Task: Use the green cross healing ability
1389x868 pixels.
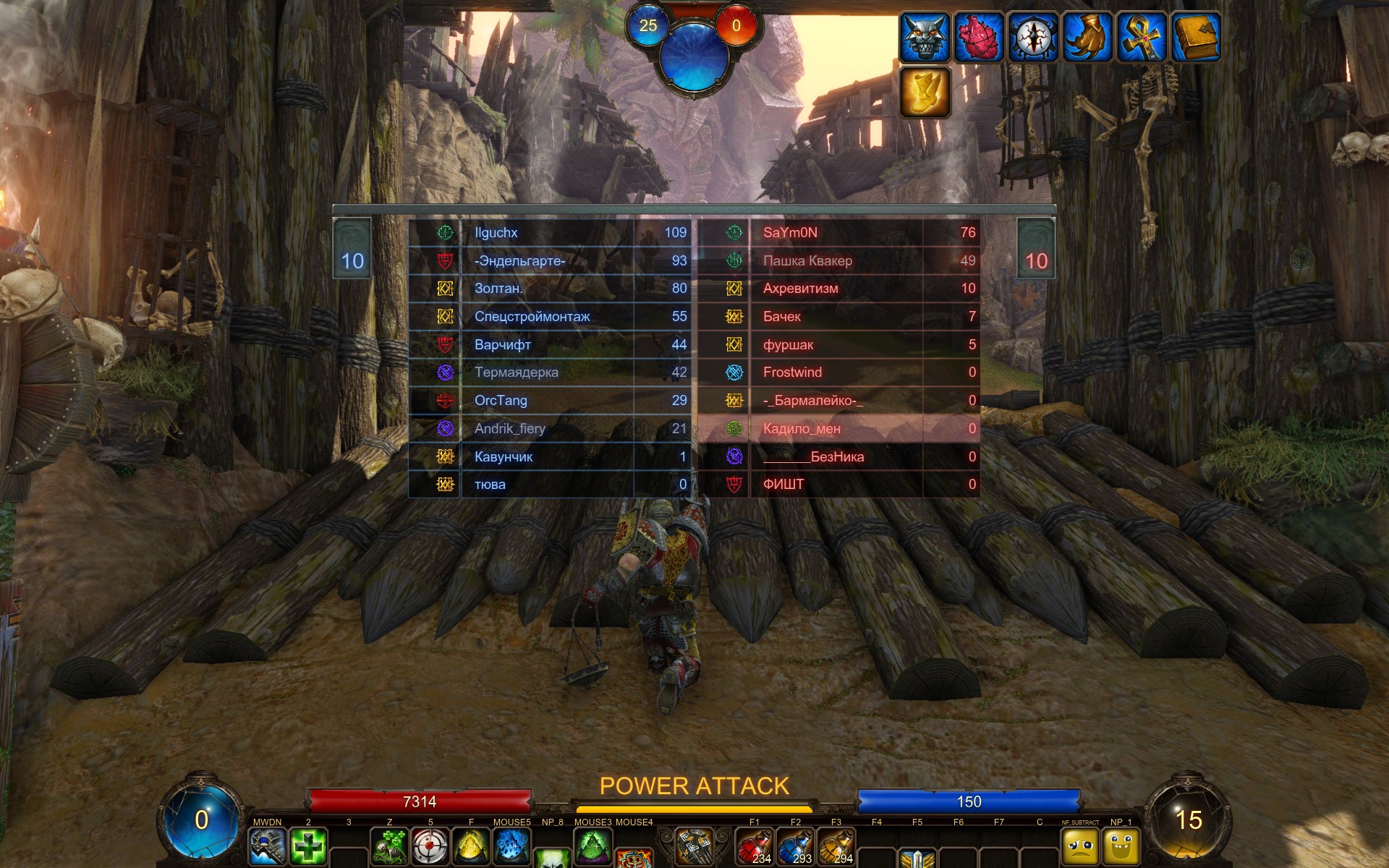Action: coord(308,846)
